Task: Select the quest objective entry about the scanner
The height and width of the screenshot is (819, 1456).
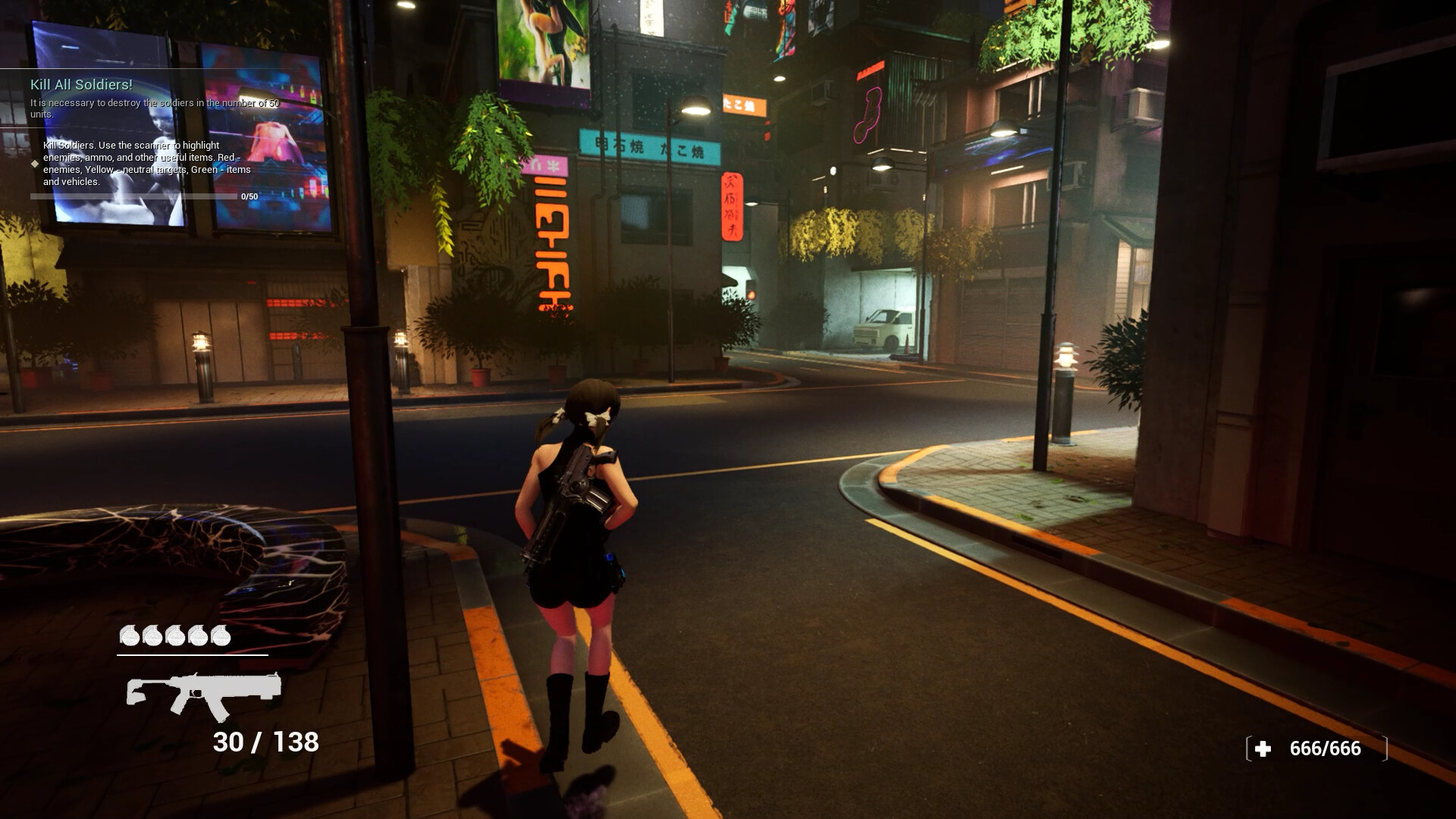Action: [x=140, y=164]
